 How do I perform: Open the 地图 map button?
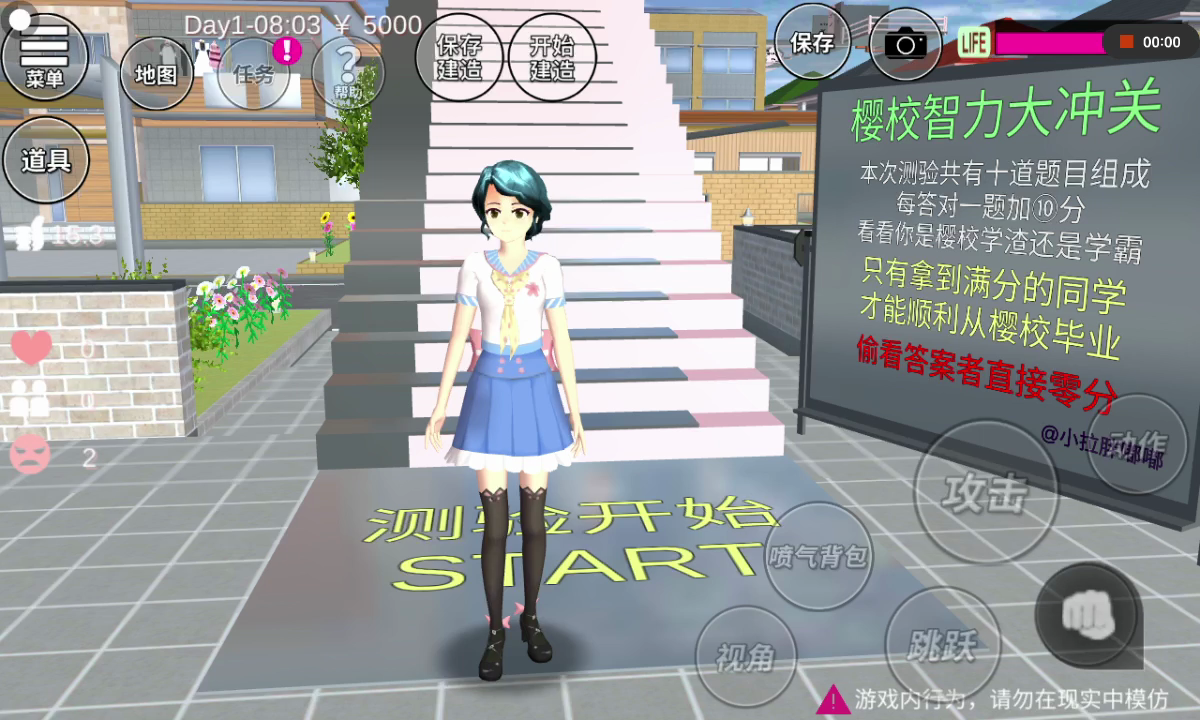pyautogui.click(x=156, y=73)
